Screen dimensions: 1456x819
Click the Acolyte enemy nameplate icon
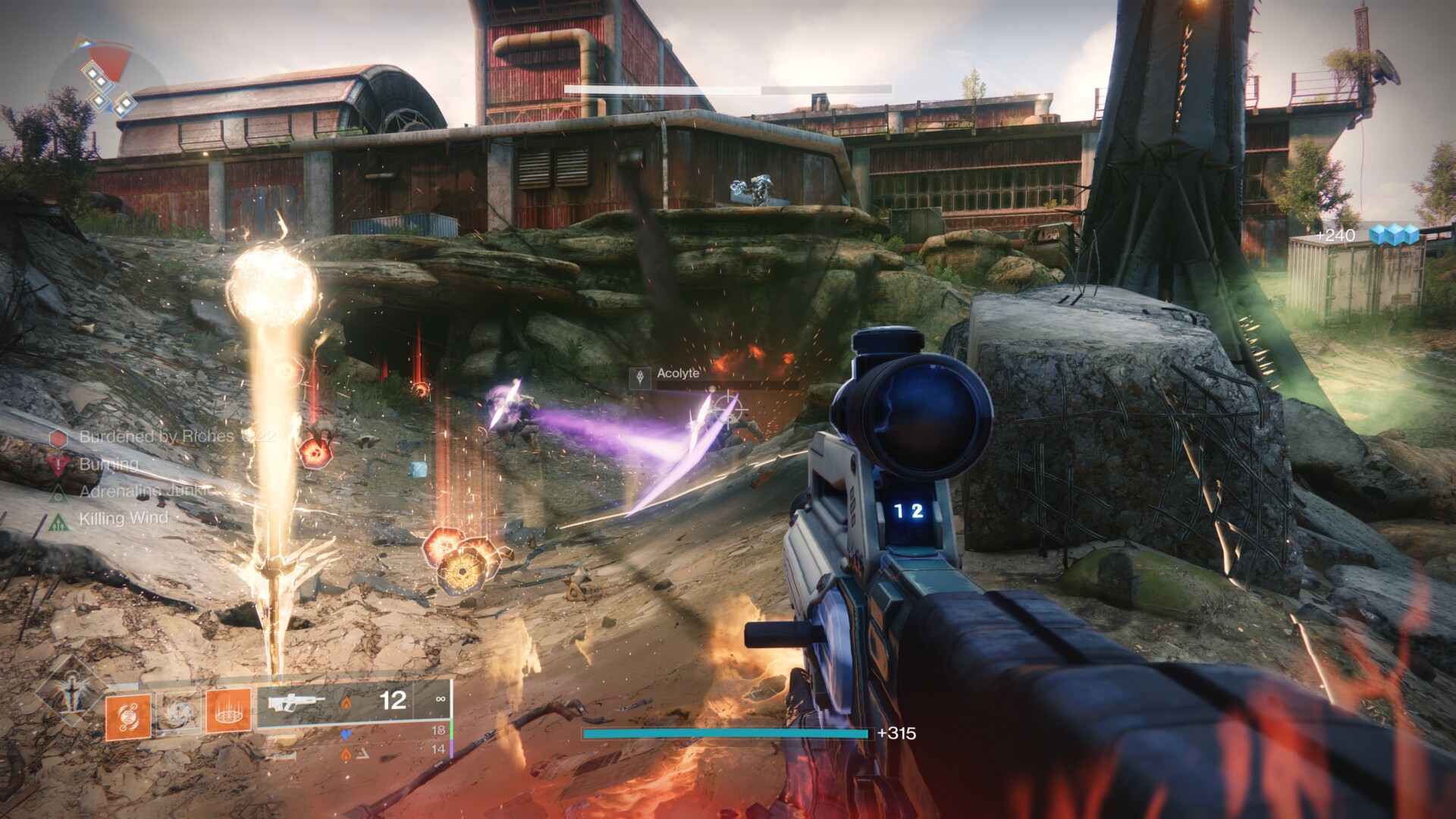pos(642,377)
